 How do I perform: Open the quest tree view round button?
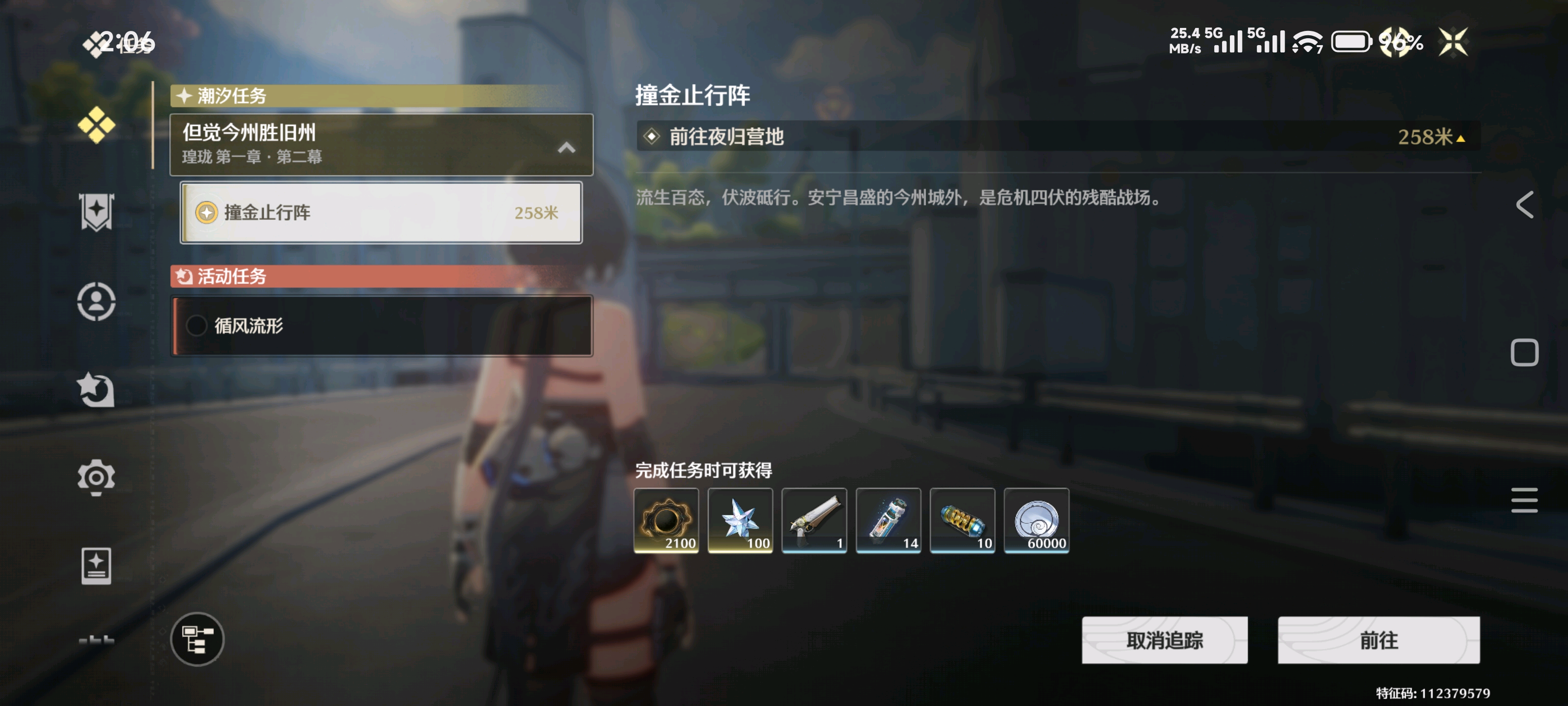click(197, 639)
